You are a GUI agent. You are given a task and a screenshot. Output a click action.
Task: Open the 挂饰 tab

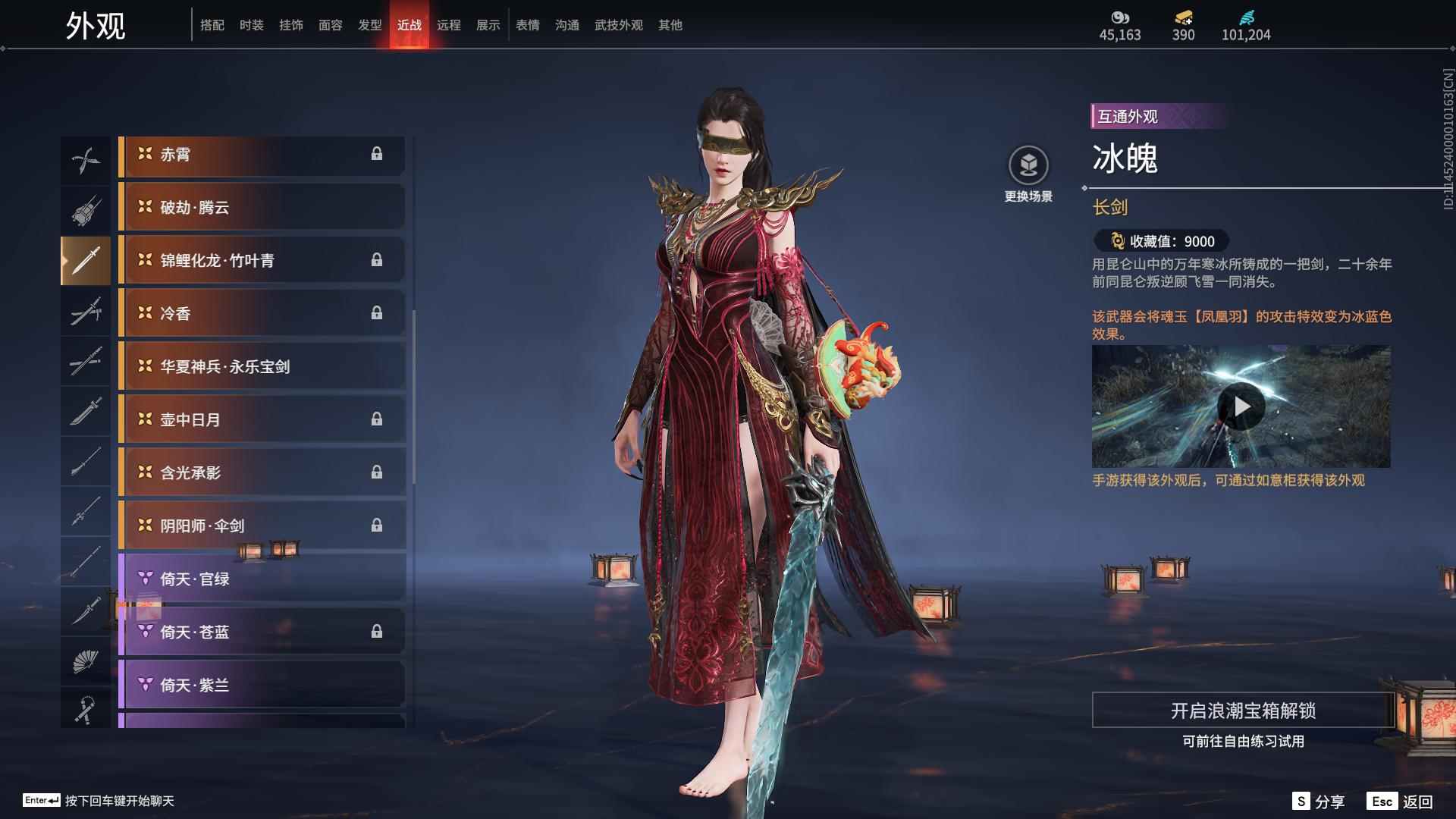click(290, 25)
